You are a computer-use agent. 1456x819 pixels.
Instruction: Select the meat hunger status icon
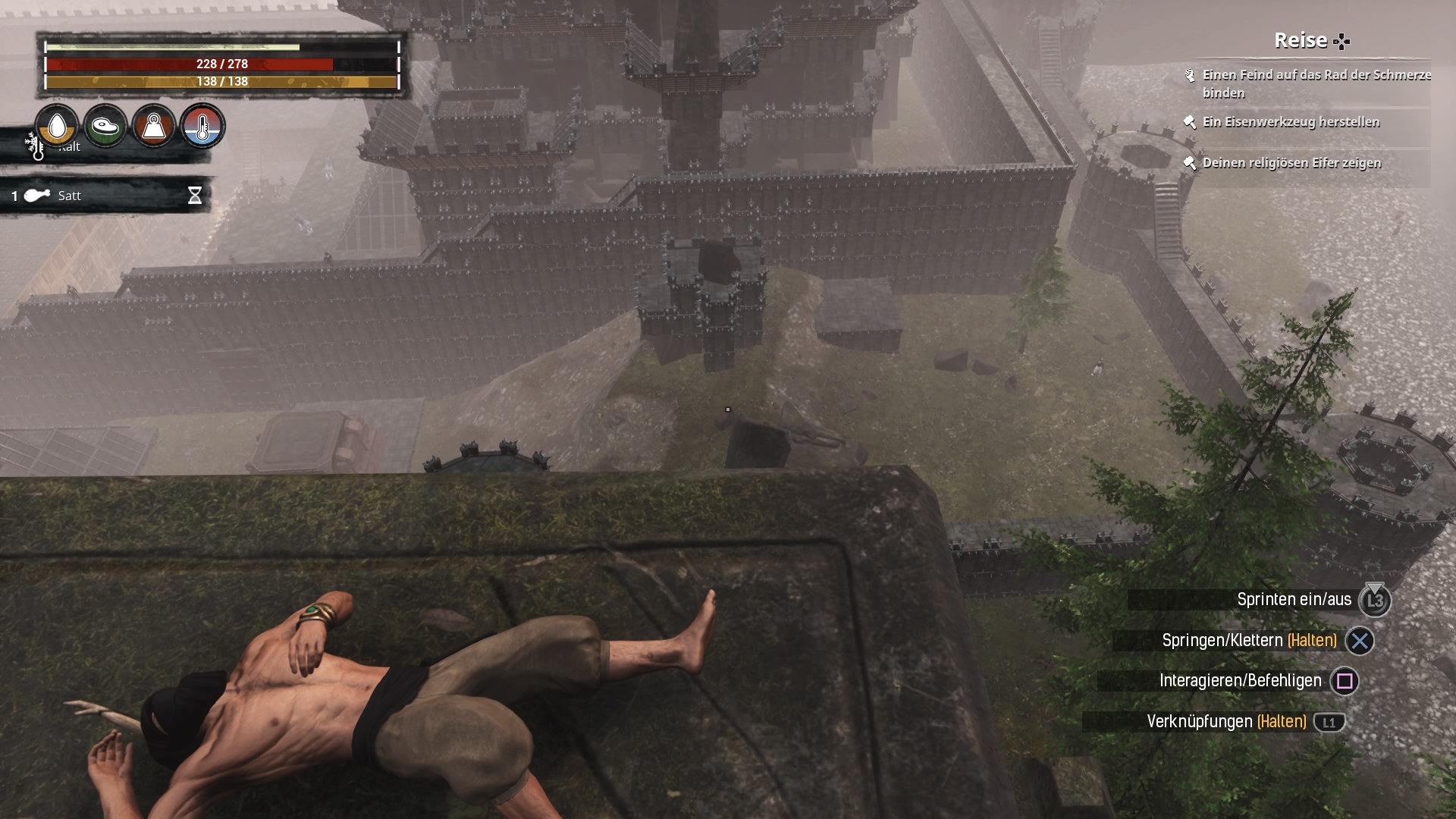(x=105, y=126)
